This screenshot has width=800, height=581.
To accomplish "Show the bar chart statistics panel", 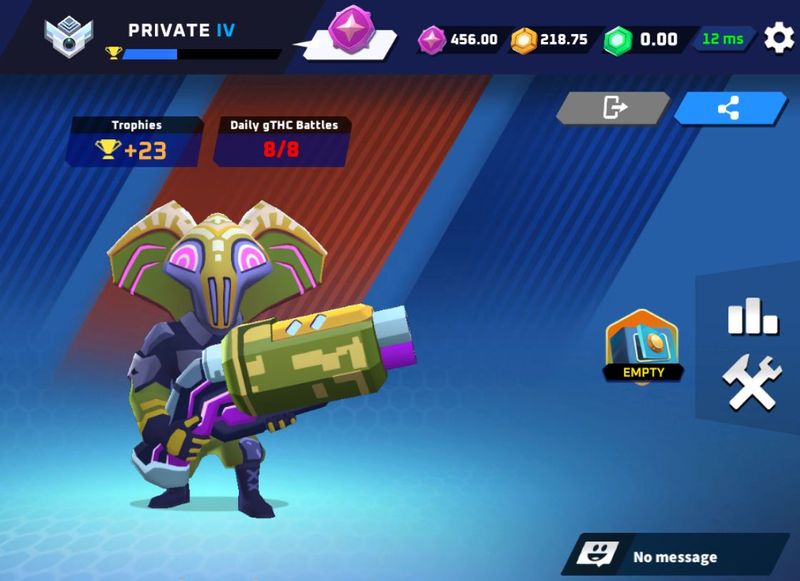I will (x=752, y=318).
